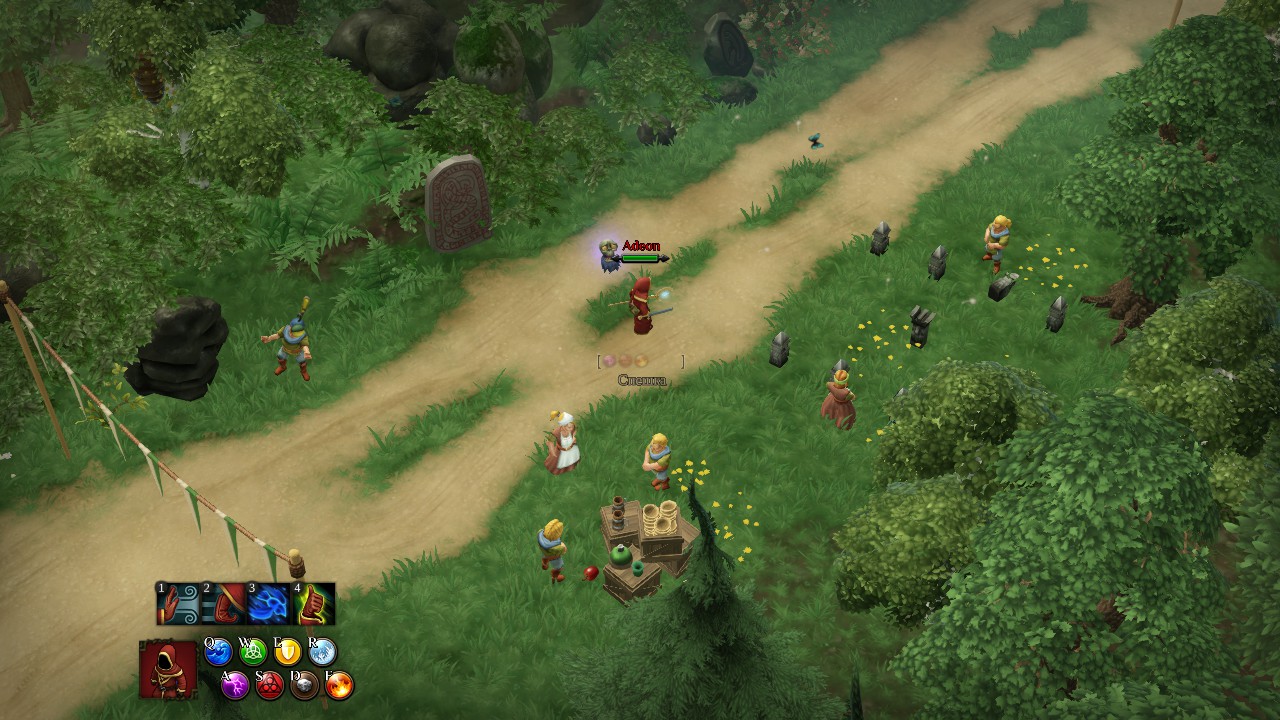Select the green Life element orb

252,652
